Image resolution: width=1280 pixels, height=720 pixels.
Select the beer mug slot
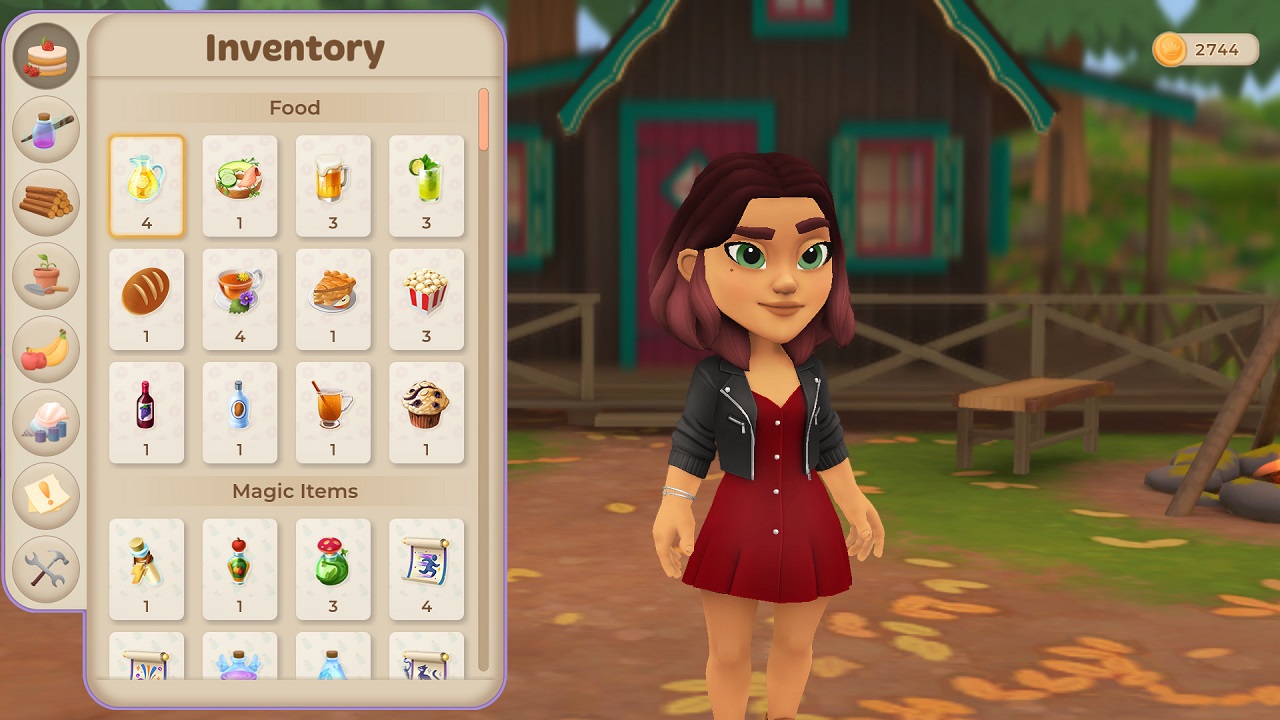[333, 186]
